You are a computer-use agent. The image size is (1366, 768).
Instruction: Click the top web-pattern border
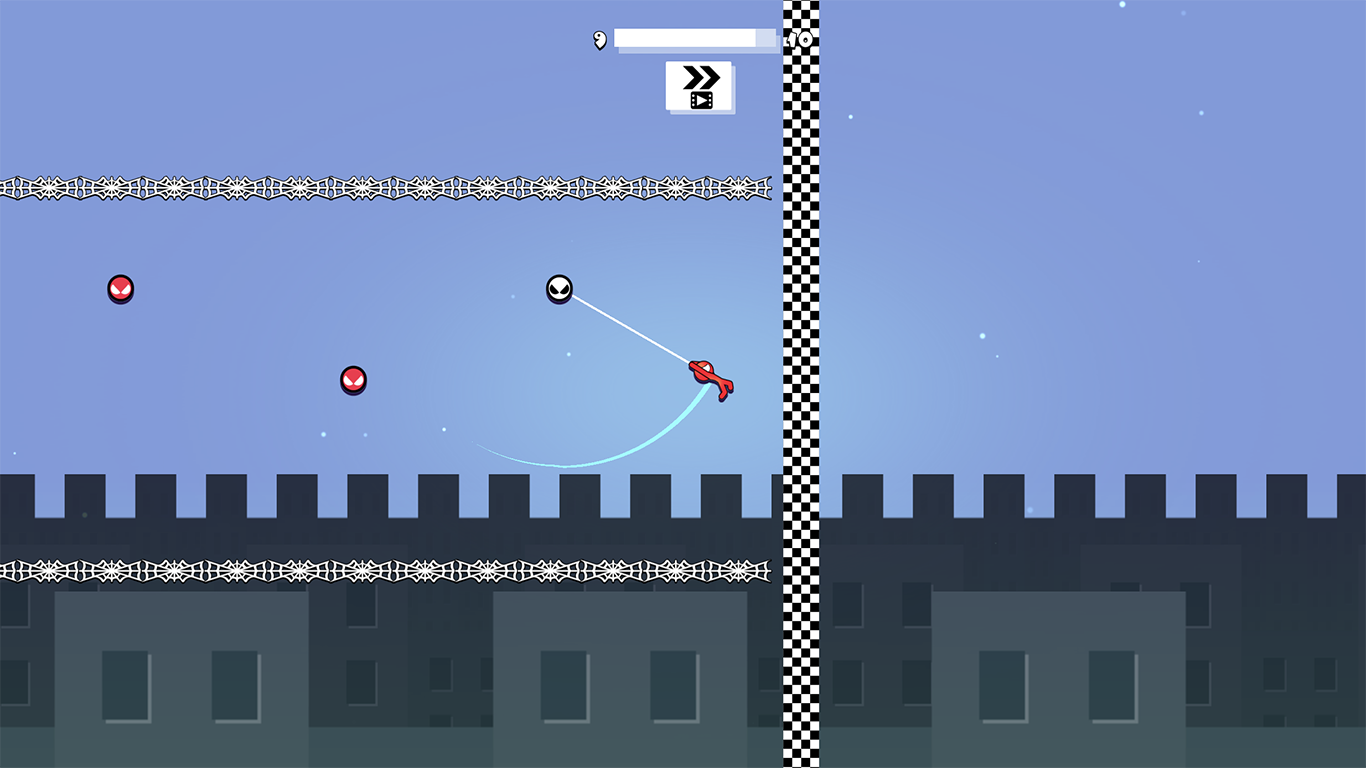[390, 186]
